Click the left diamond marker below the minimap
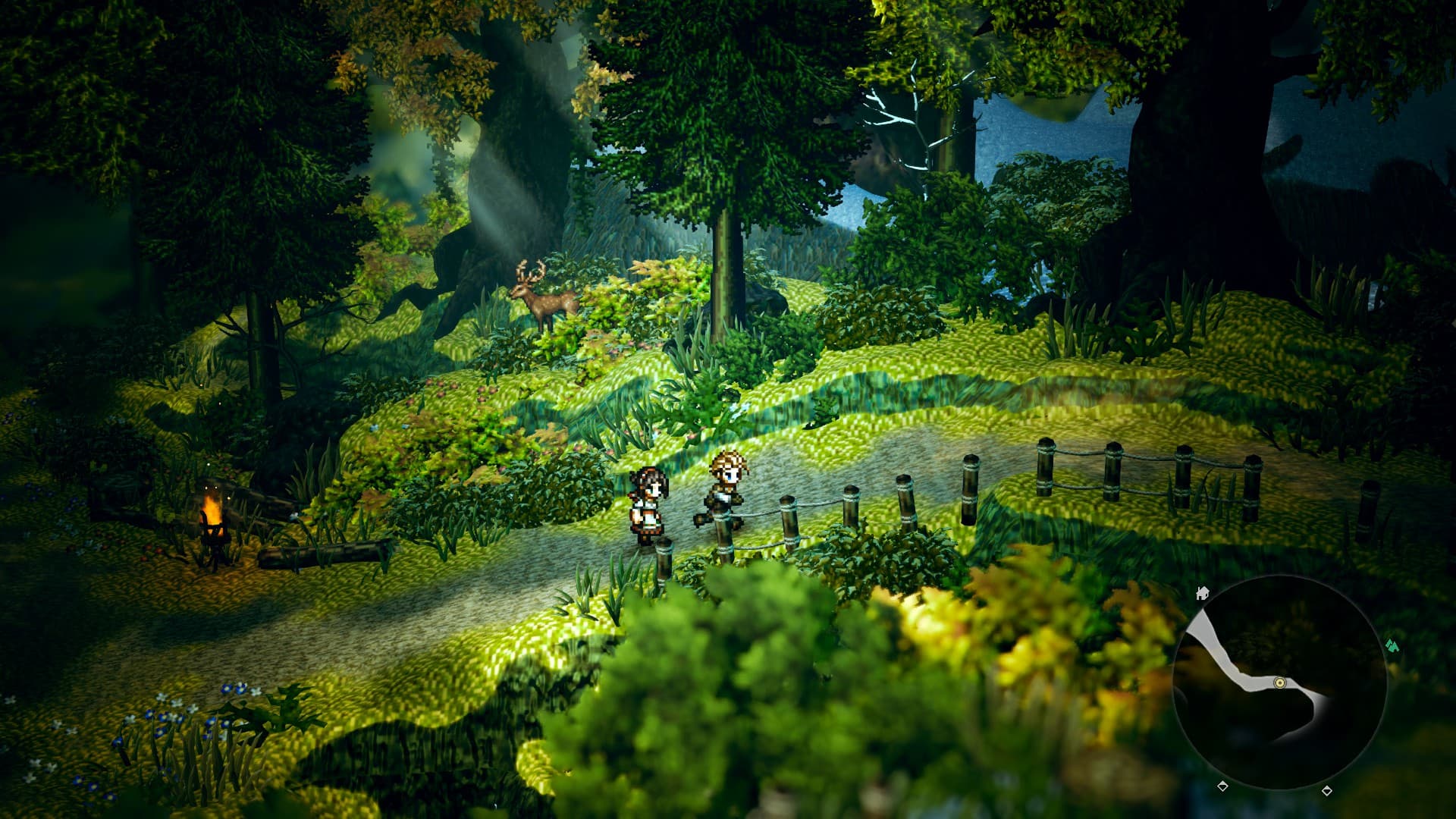This screenshot has height=819, width=1456. click(1222, 787)
